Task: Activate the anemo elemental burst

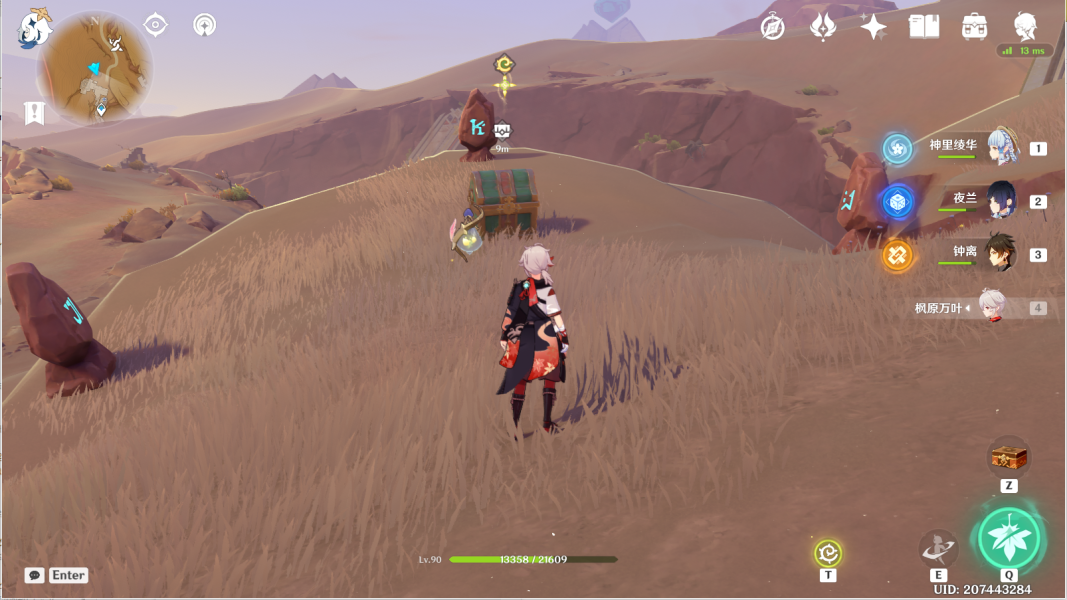Action: coord(1009,540)
